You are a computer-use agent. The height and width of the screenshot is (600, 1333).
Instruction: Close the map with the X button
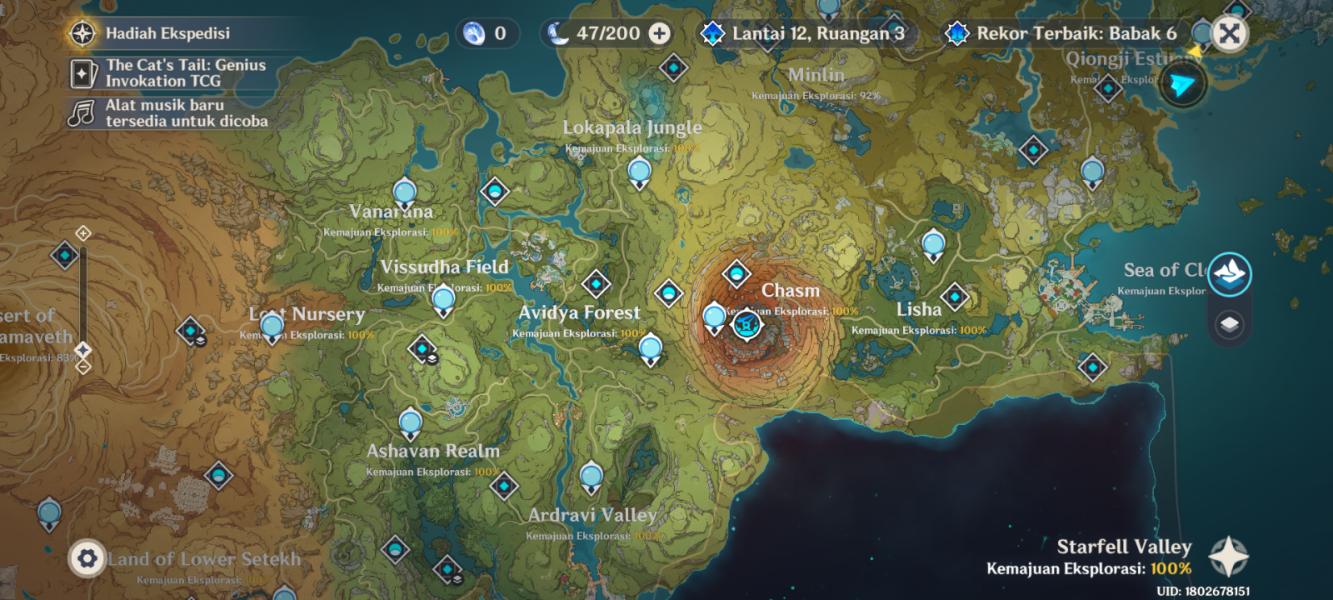pos(1229,34)
